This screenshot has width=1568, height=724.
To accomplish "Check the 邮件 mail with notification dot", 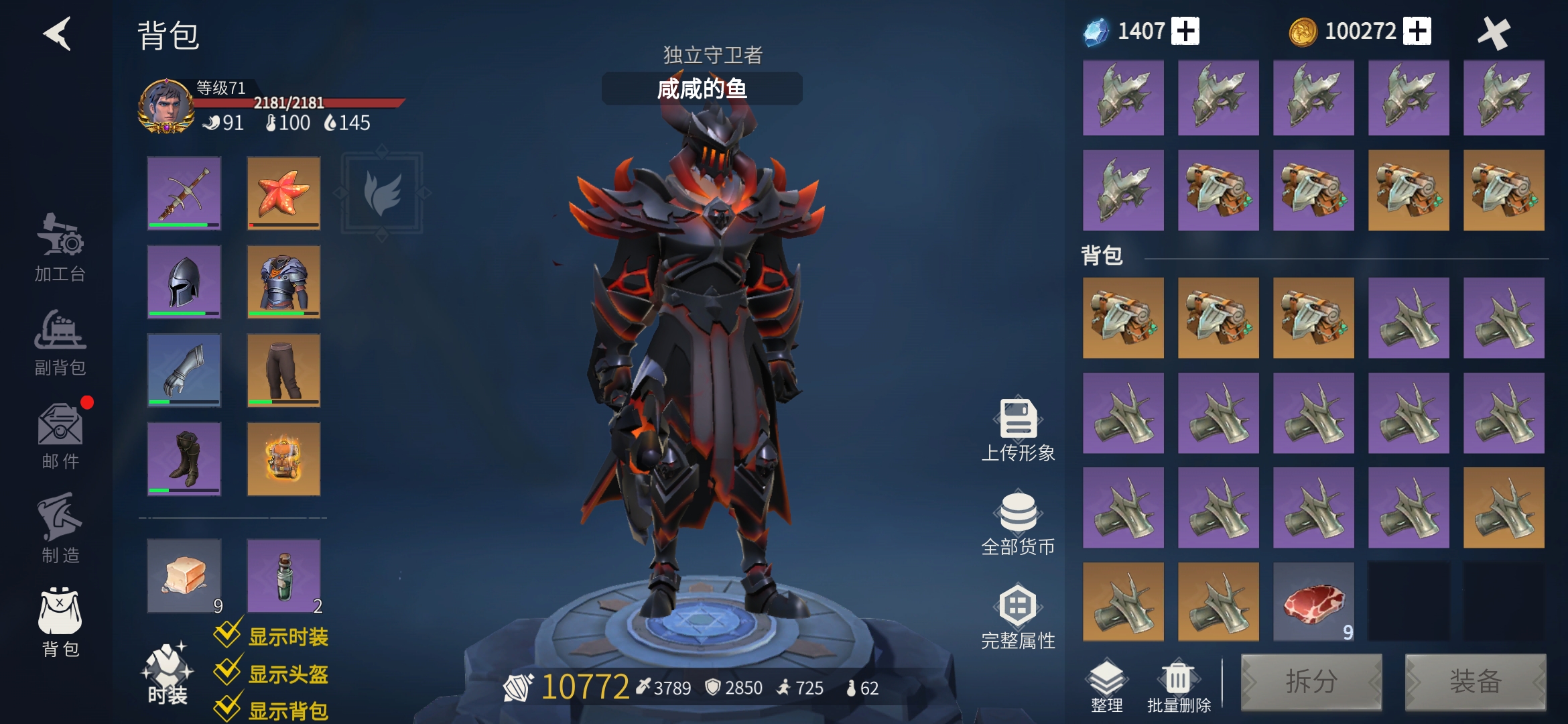I will (60, 439).
